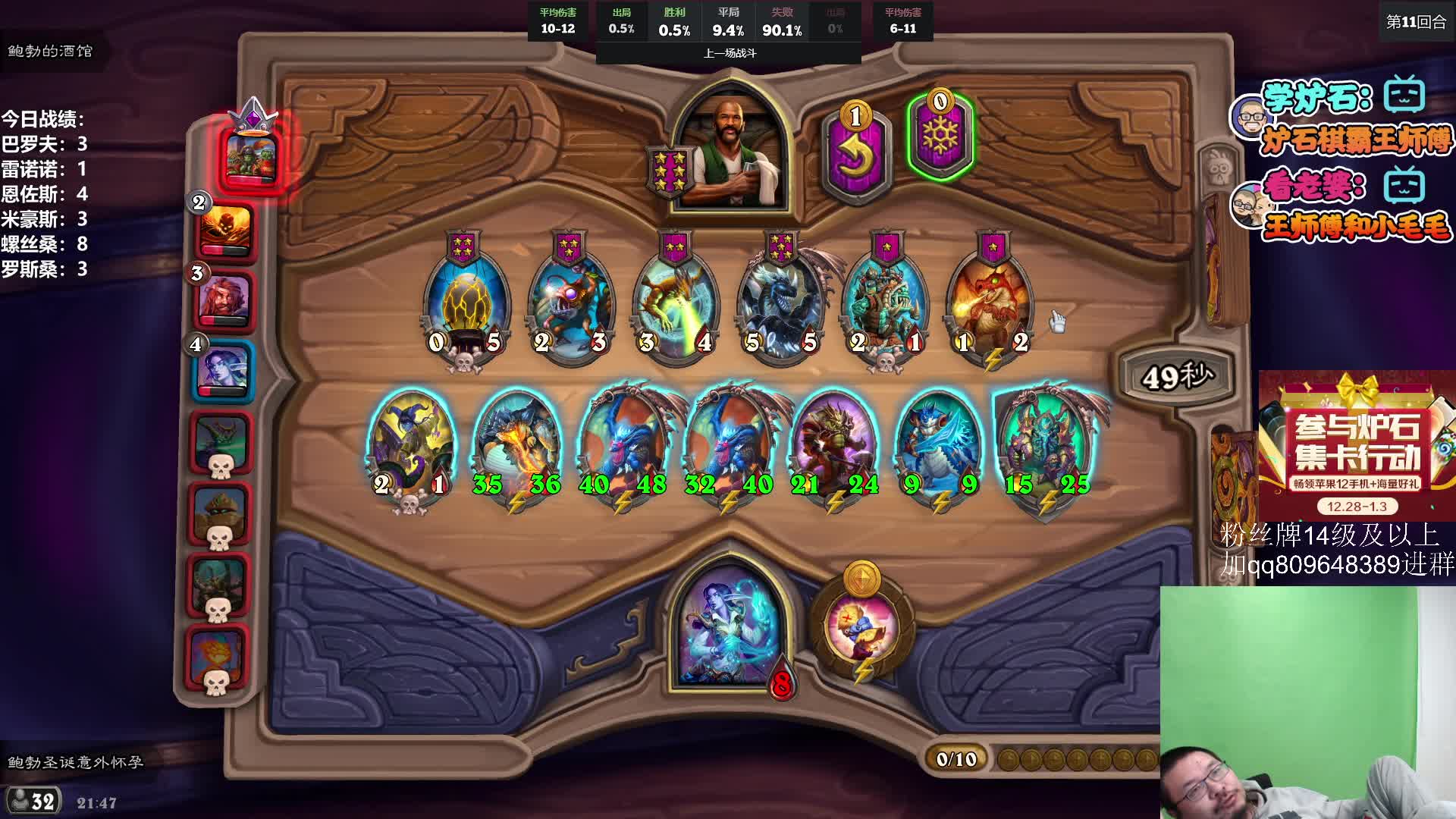The image size is (1456, 819).
Task: Click Bob the bartender's portrait
Action: pyautogui.click(x=731, y=152)
